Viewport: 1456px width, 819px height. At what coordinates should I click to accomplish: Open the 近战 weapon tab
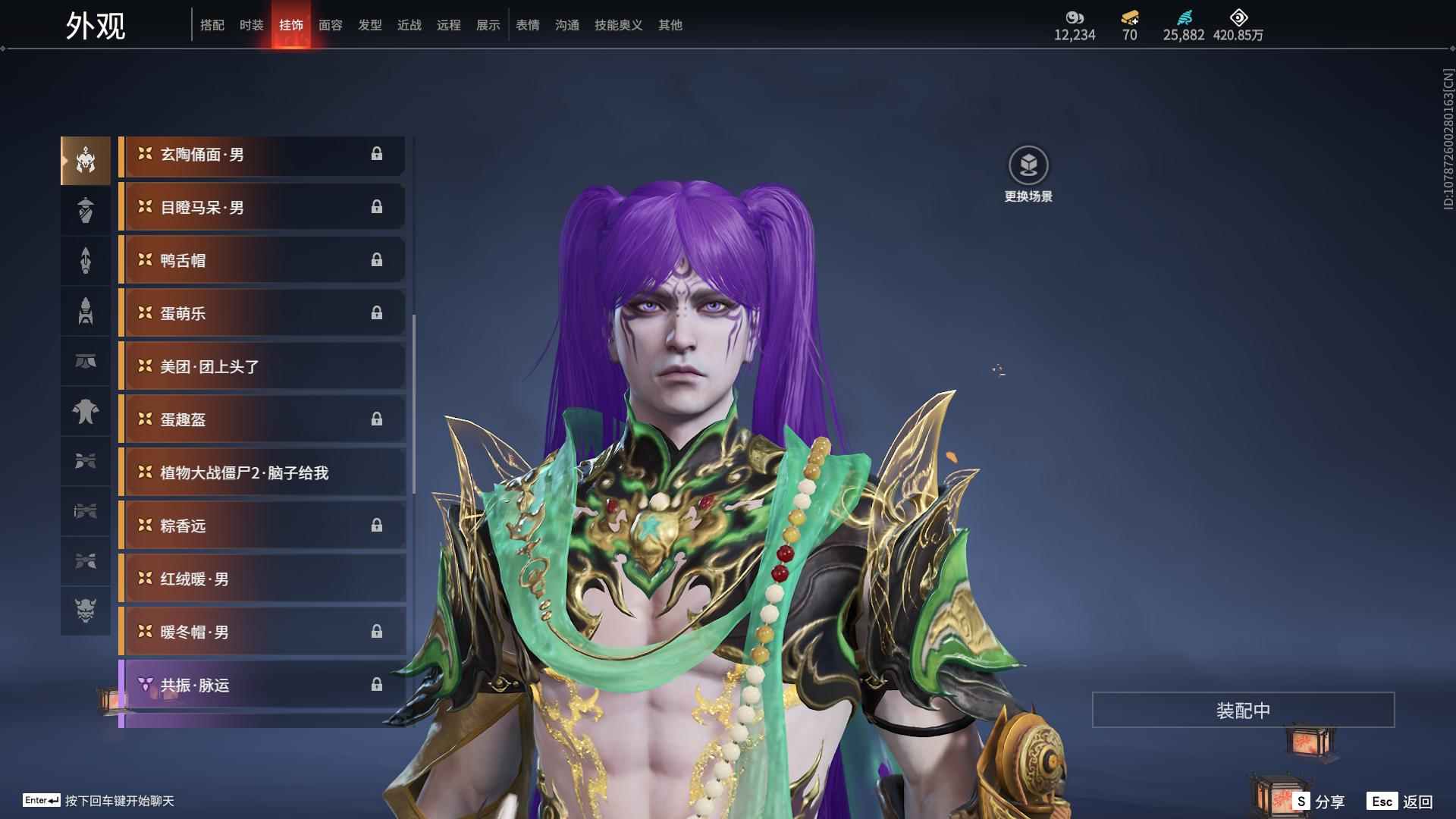[409, 25]
